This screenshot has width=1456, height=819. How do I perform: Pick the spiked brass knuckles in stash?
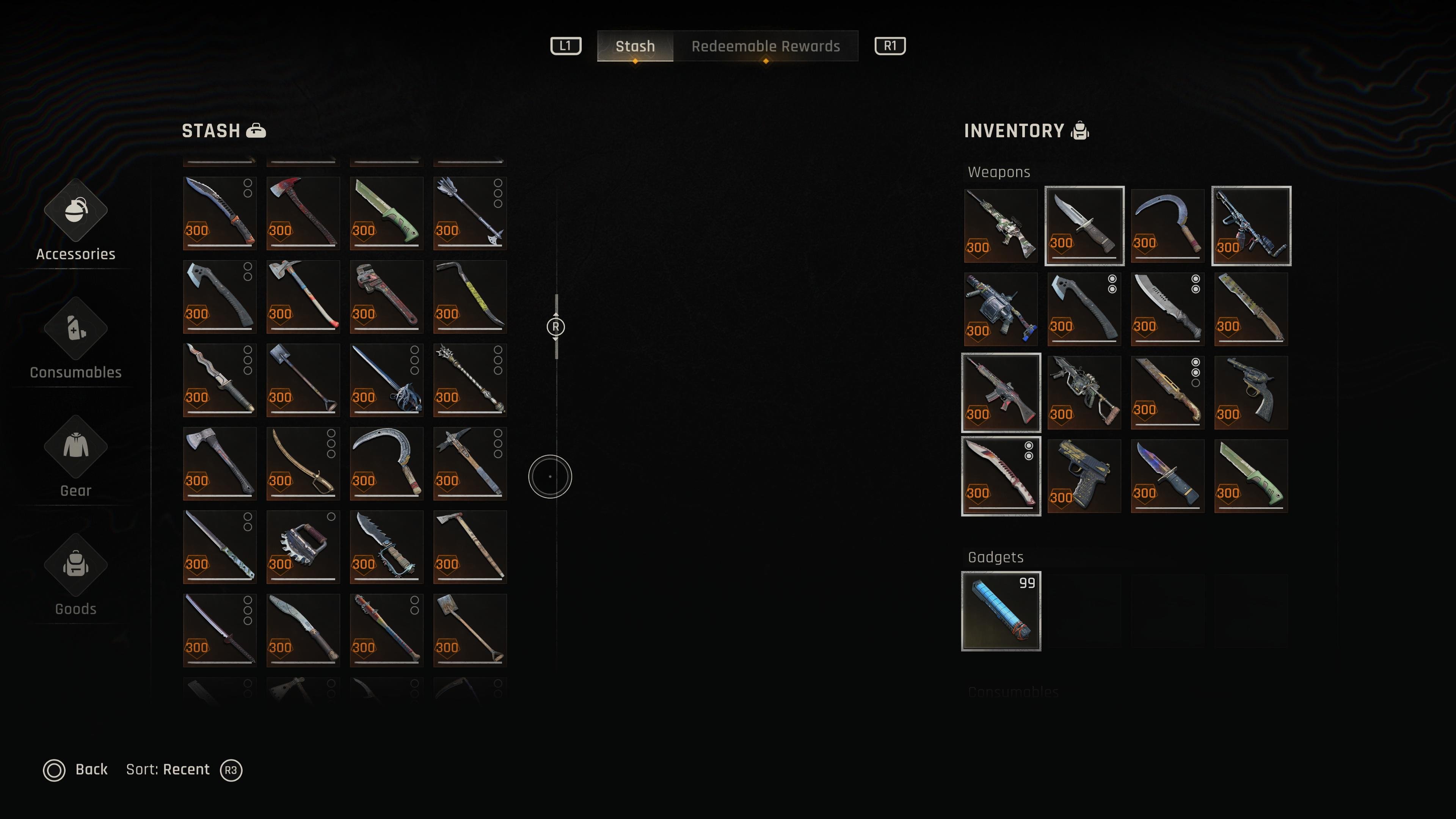tap(303, 546)
